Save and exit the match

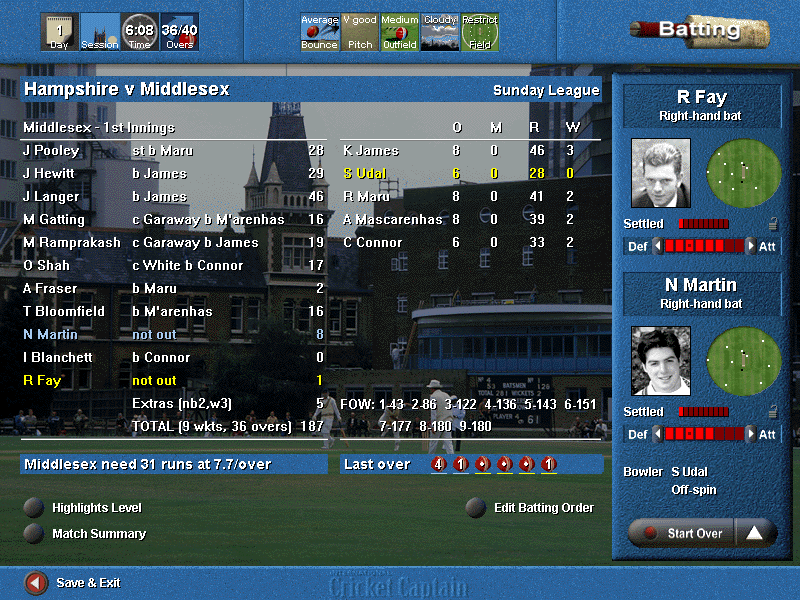click(36, 582)
